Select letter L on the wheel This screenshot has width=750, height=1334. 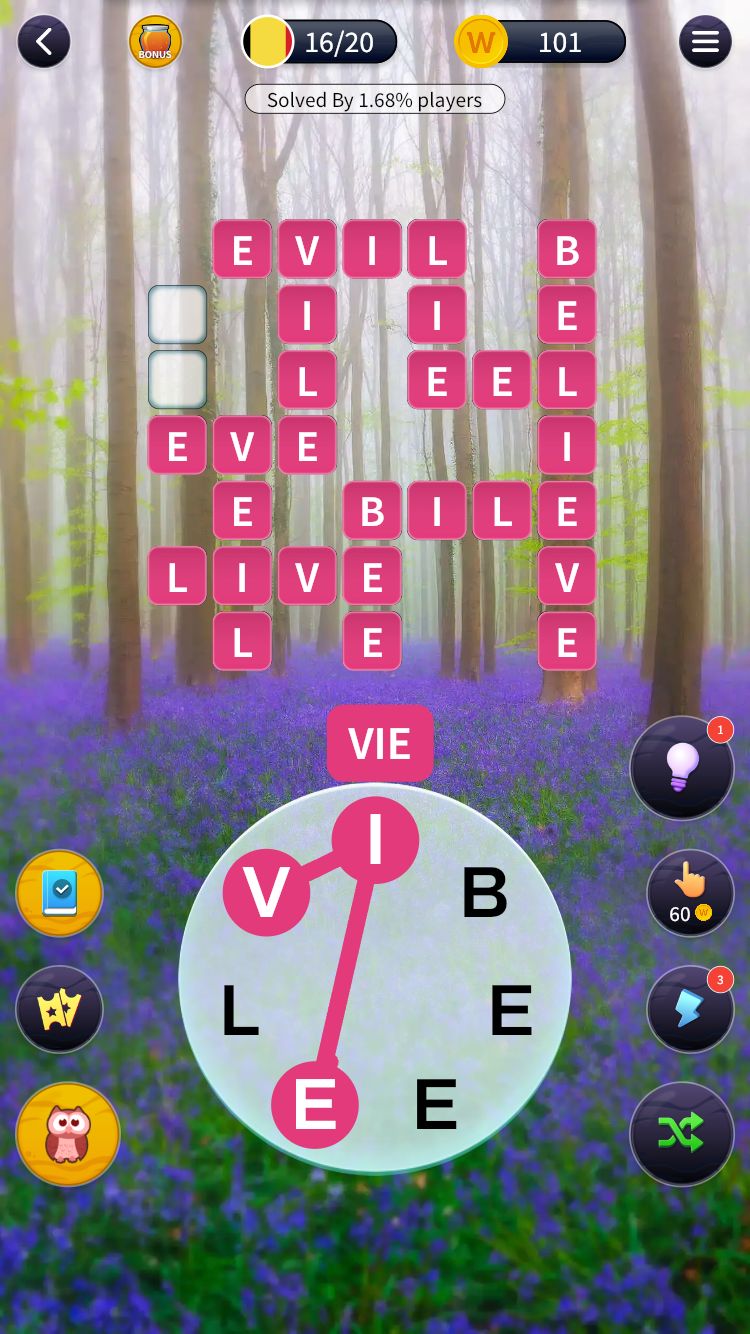[240, 1011]
